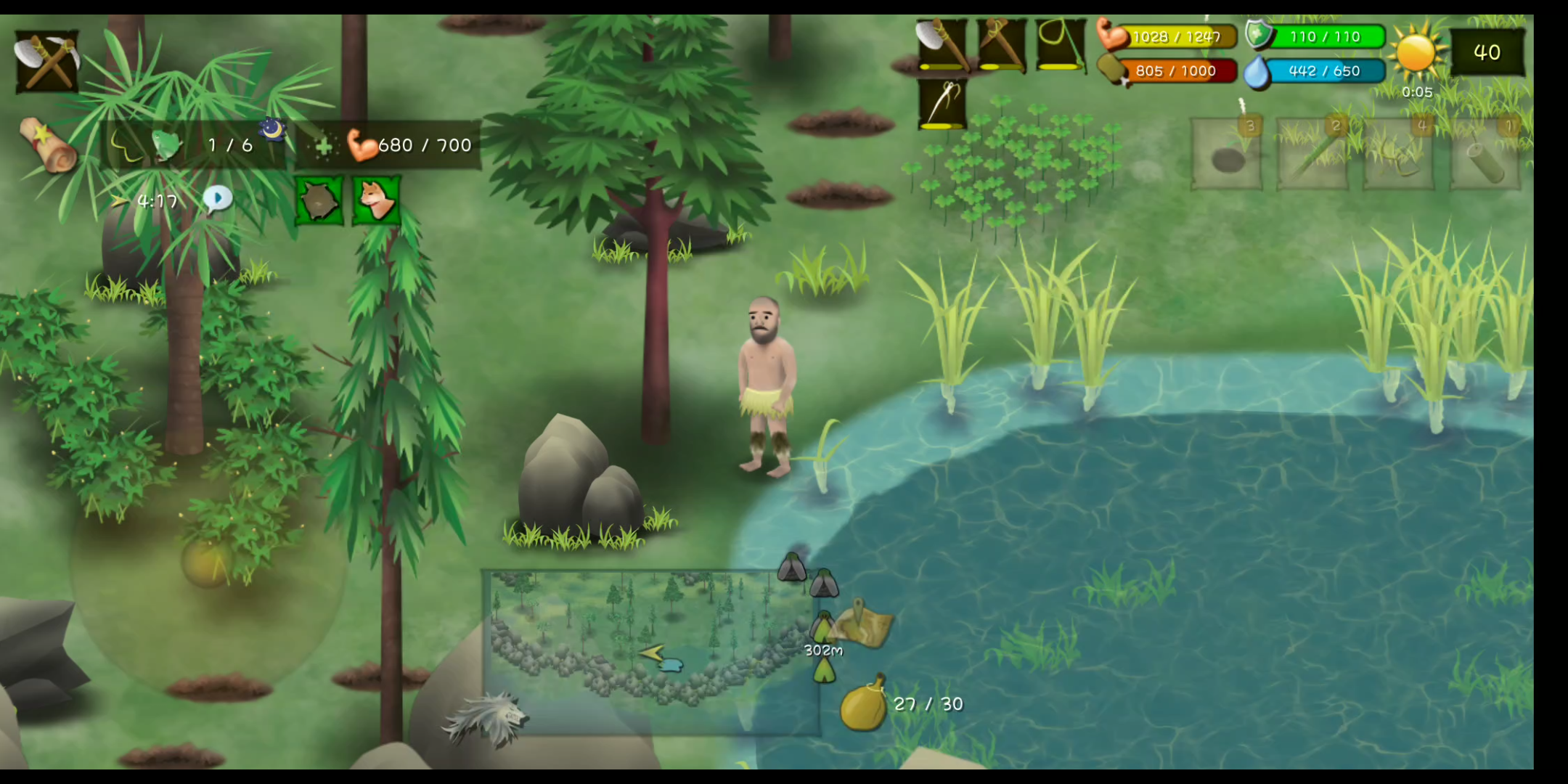Viewport: 1568px width, 784px height.
Task: Use quick slot 4 with the rope trap
Action: [x=1399, y=155]
